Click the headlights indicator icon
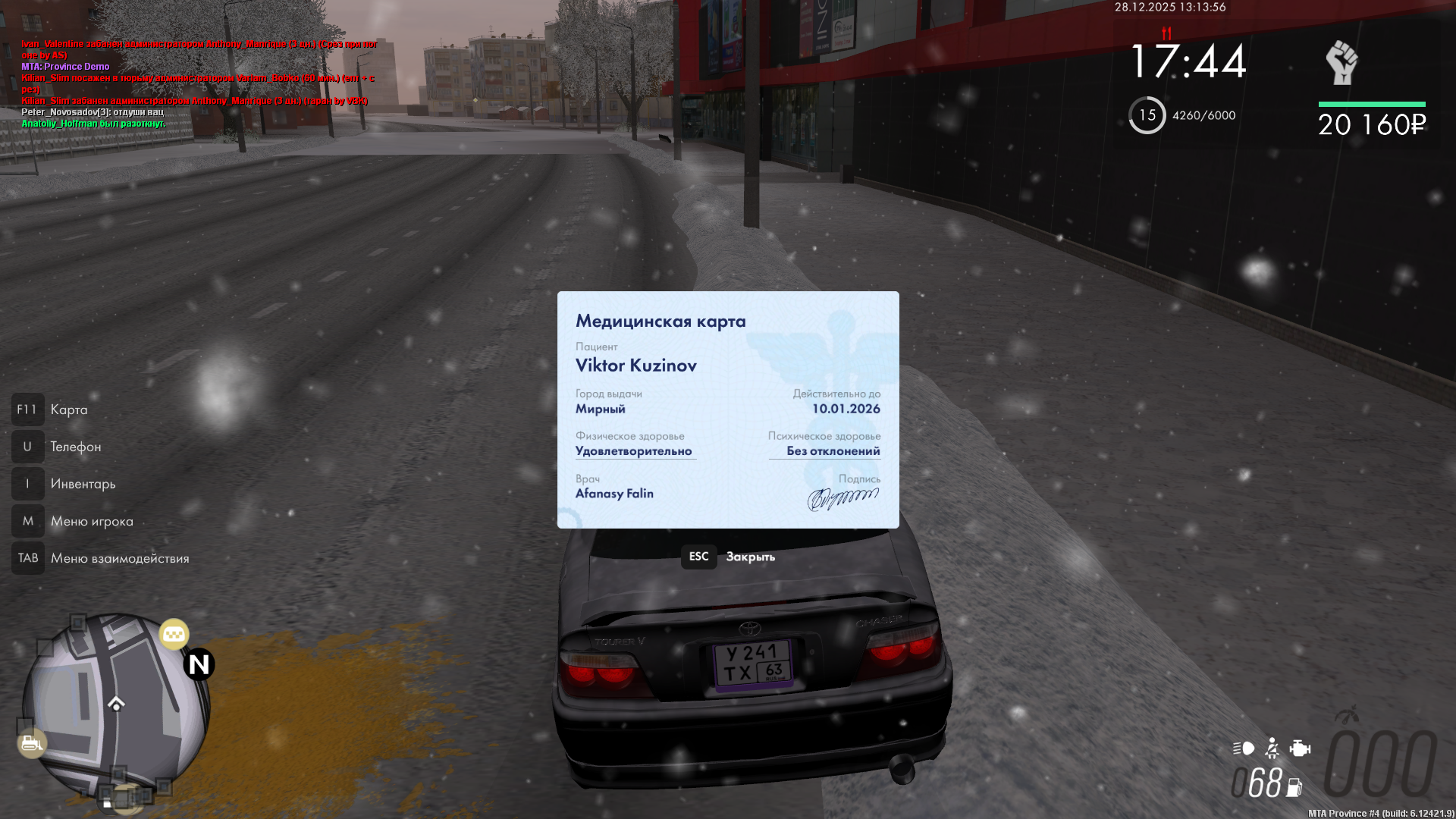Screen dimensions: 1456x819 [x=1244, y=748]
